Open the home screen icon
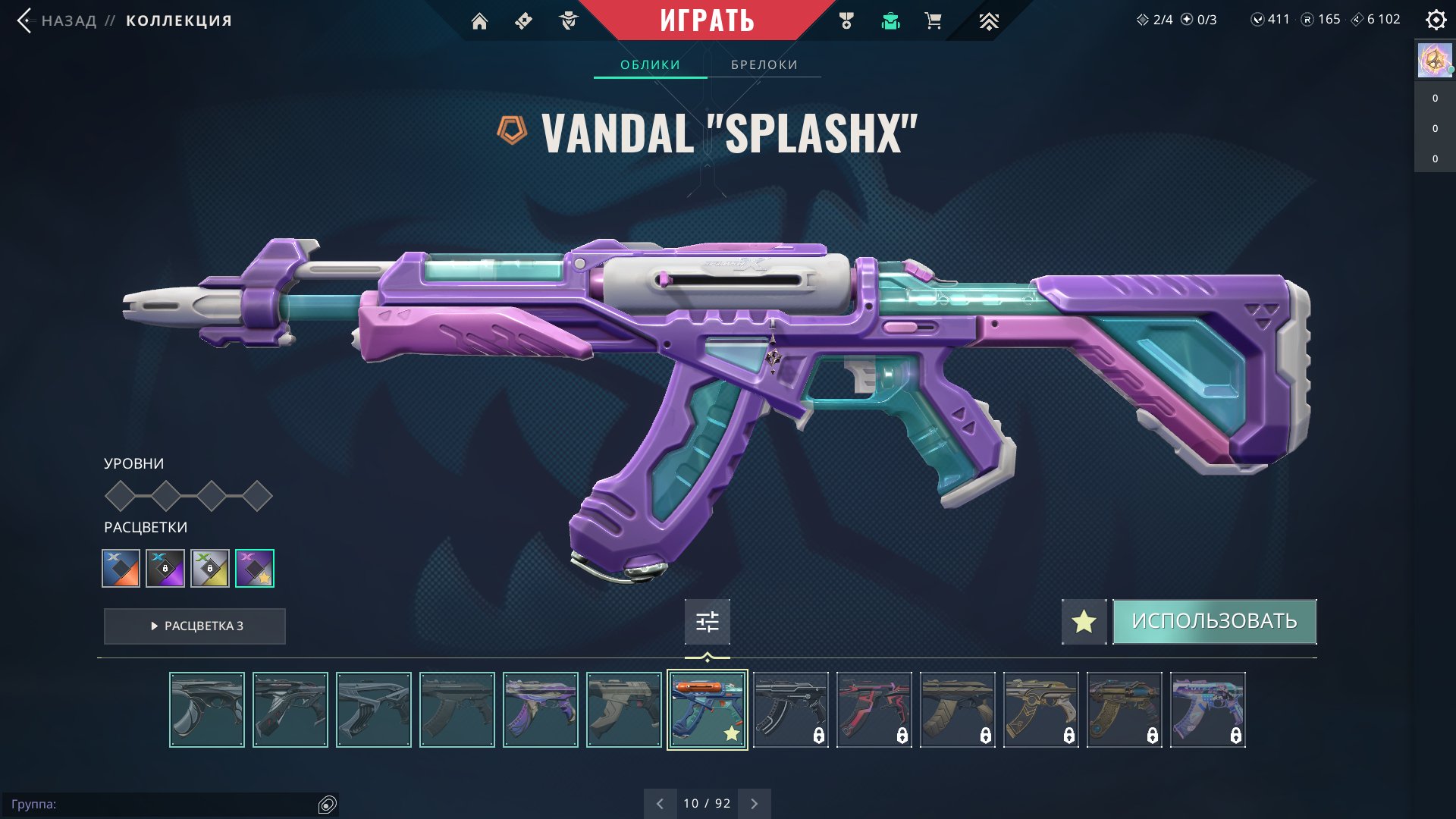This screenshot has width=1456, height=819. 479,21
